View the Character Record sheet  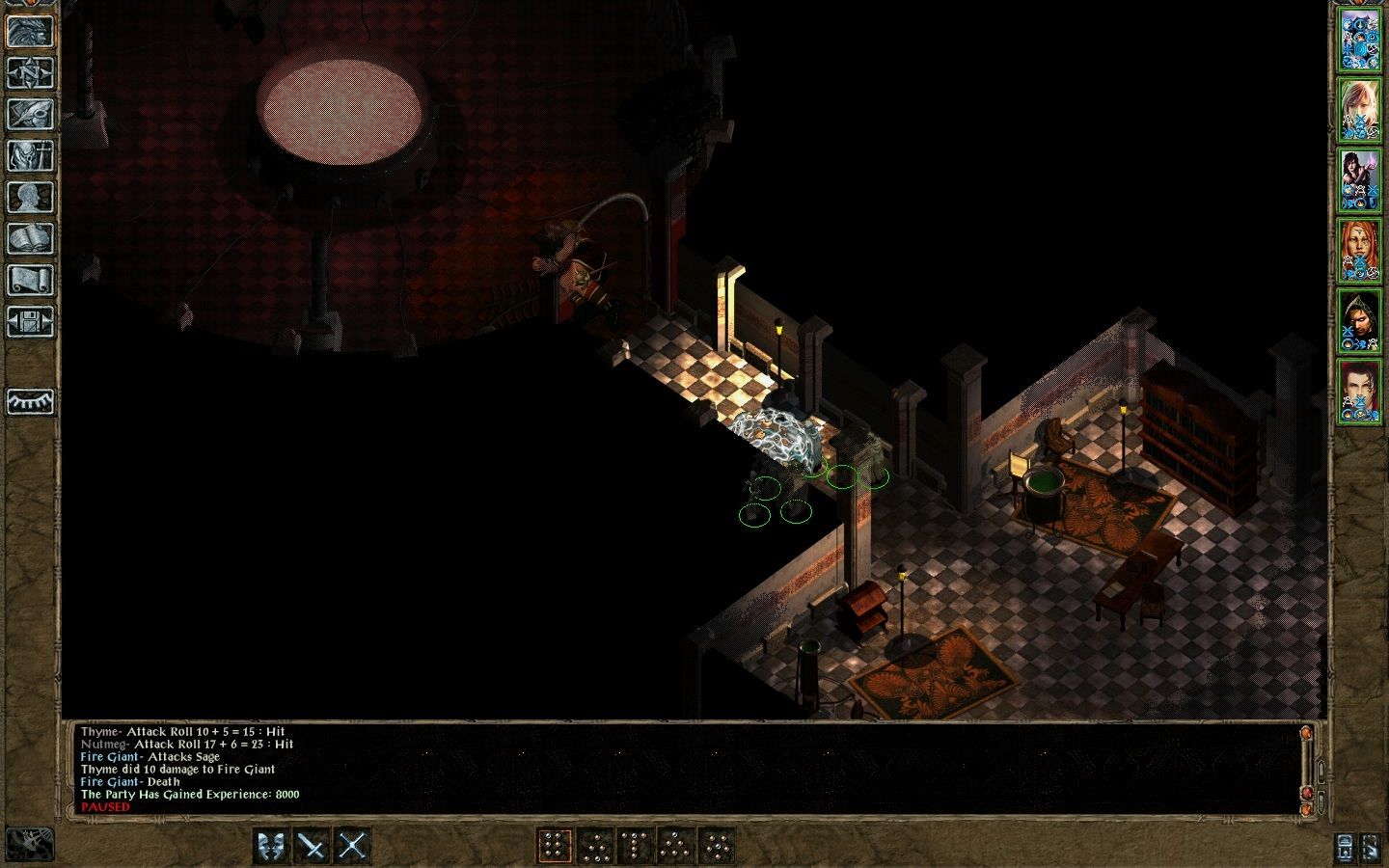pyautogui.click(x=29, y=195)
